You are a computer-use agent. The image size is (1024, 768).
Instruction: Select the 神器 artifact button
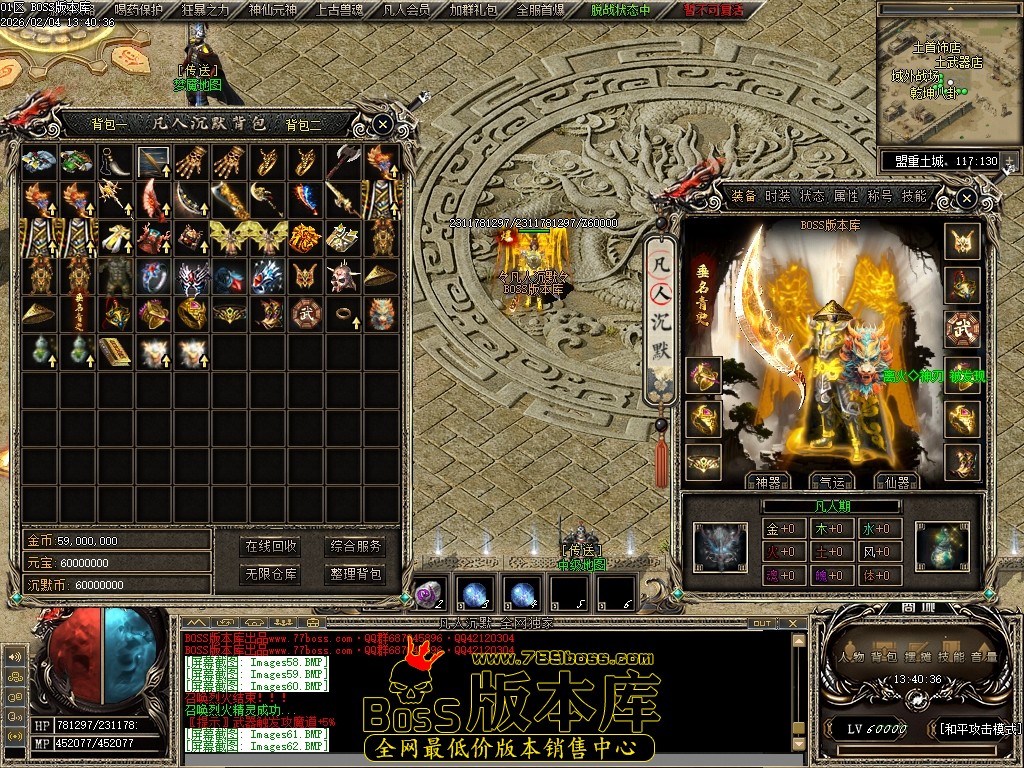[769, 482]
